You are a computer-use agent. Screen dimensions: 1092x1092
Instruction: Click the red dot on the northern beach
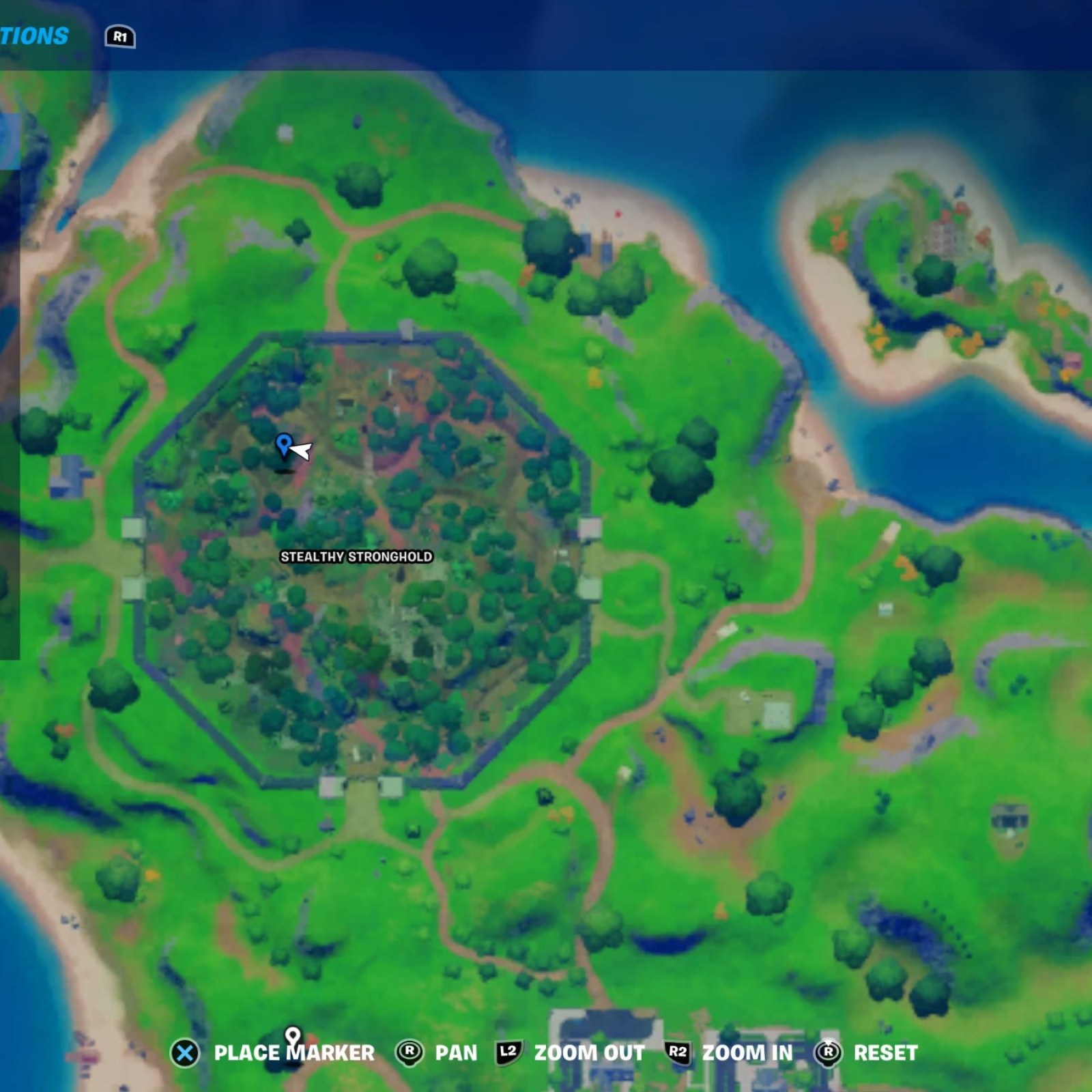(616, 212)
